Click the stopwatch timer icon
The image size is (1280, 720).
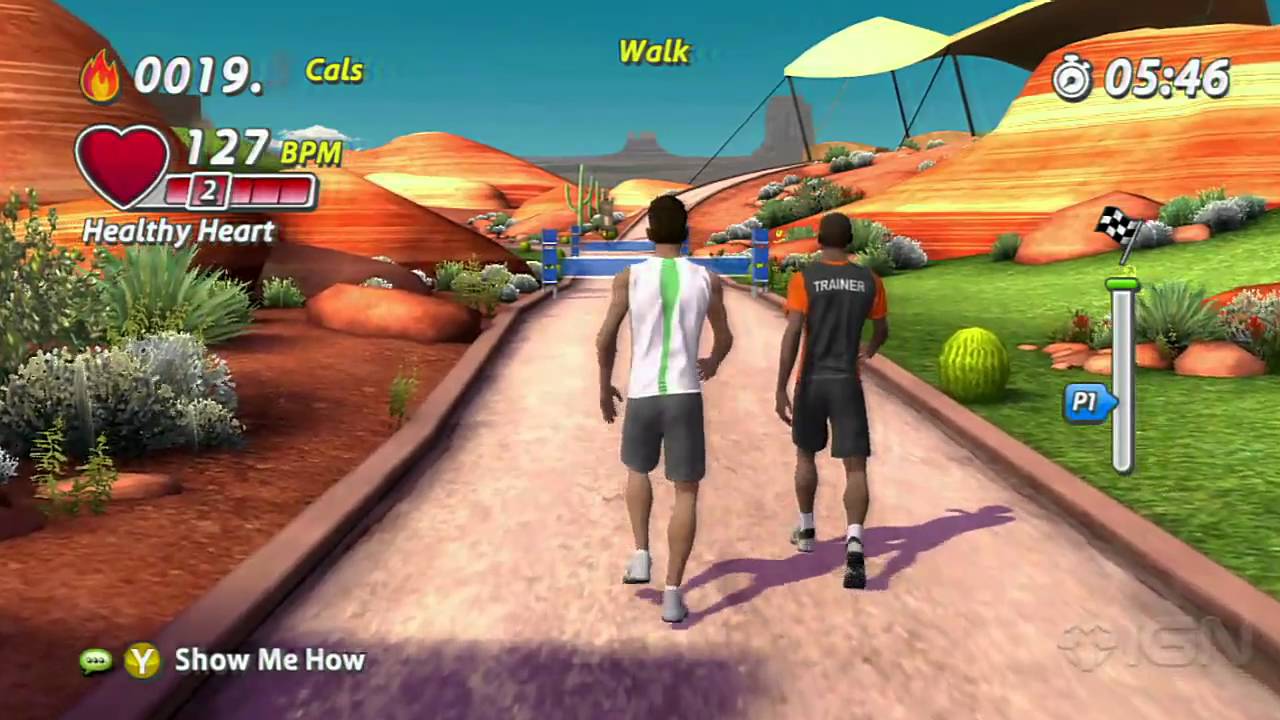pyautogui.click(x=1071, y=77)
